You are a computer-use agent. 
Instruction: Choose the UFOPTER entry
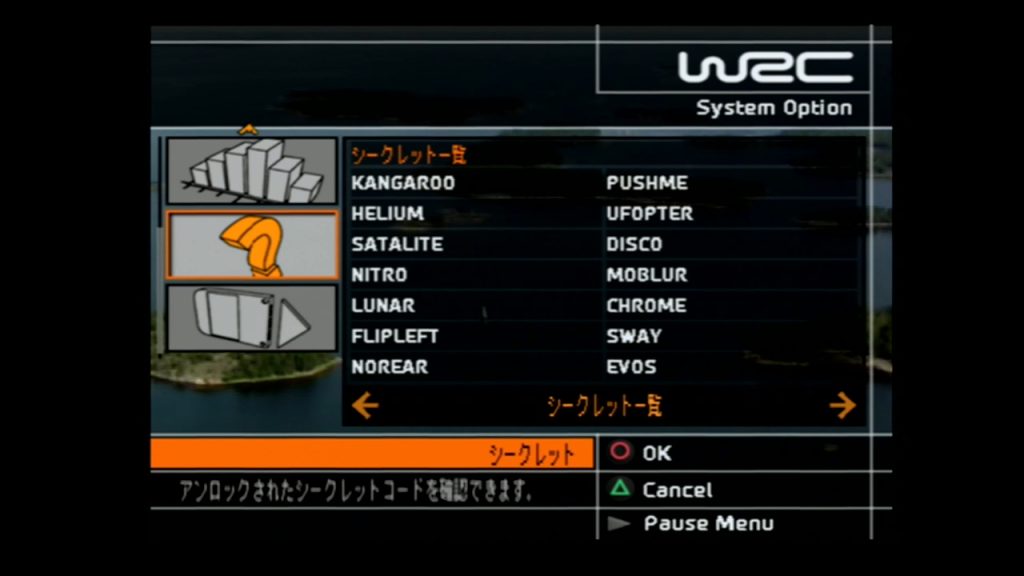(649, 214)
